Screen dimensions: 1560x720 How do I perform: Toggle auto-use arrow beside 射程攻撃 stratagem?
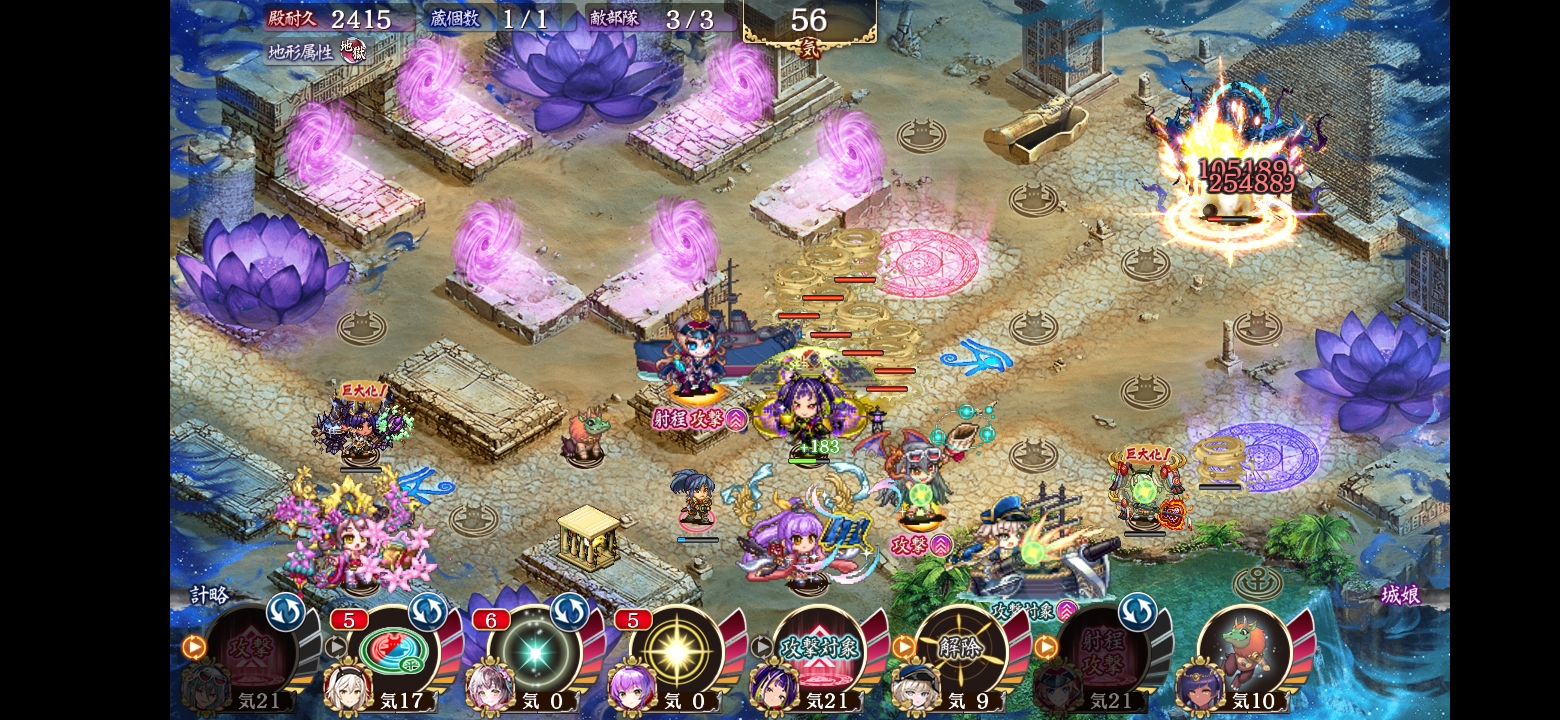pyautogui.click(x=1046, y=647)
